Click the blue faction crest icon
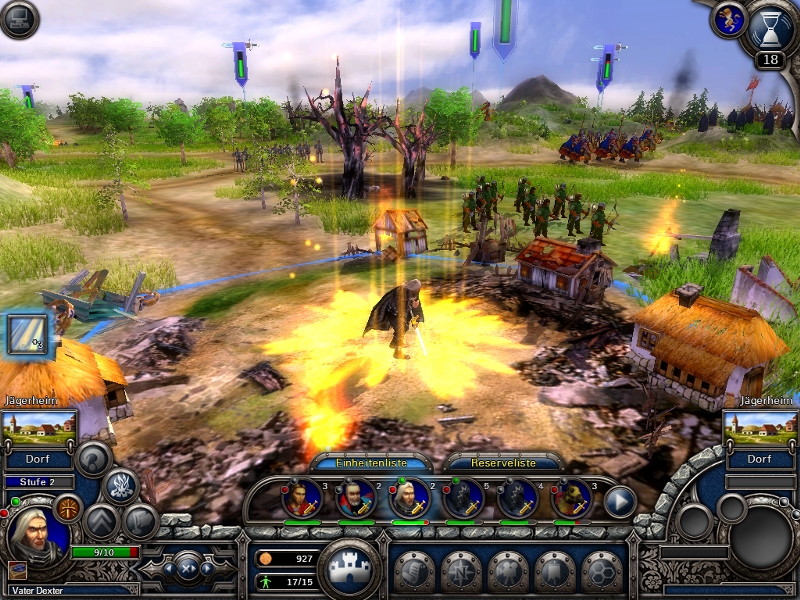 [x=726, y=18]
